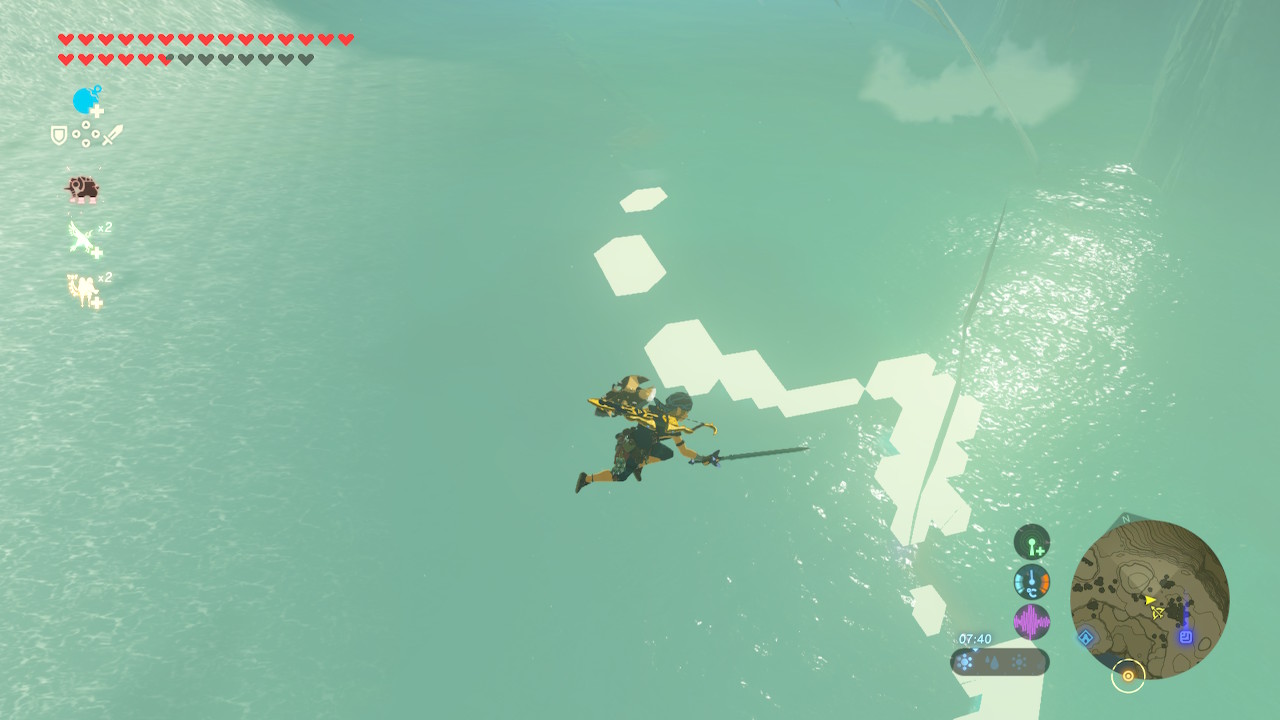Viewport: 1280px width, 720px height.
Task: Activate the green Sheikah Sensor+ icon
Action: click(x=1031, y=542)
